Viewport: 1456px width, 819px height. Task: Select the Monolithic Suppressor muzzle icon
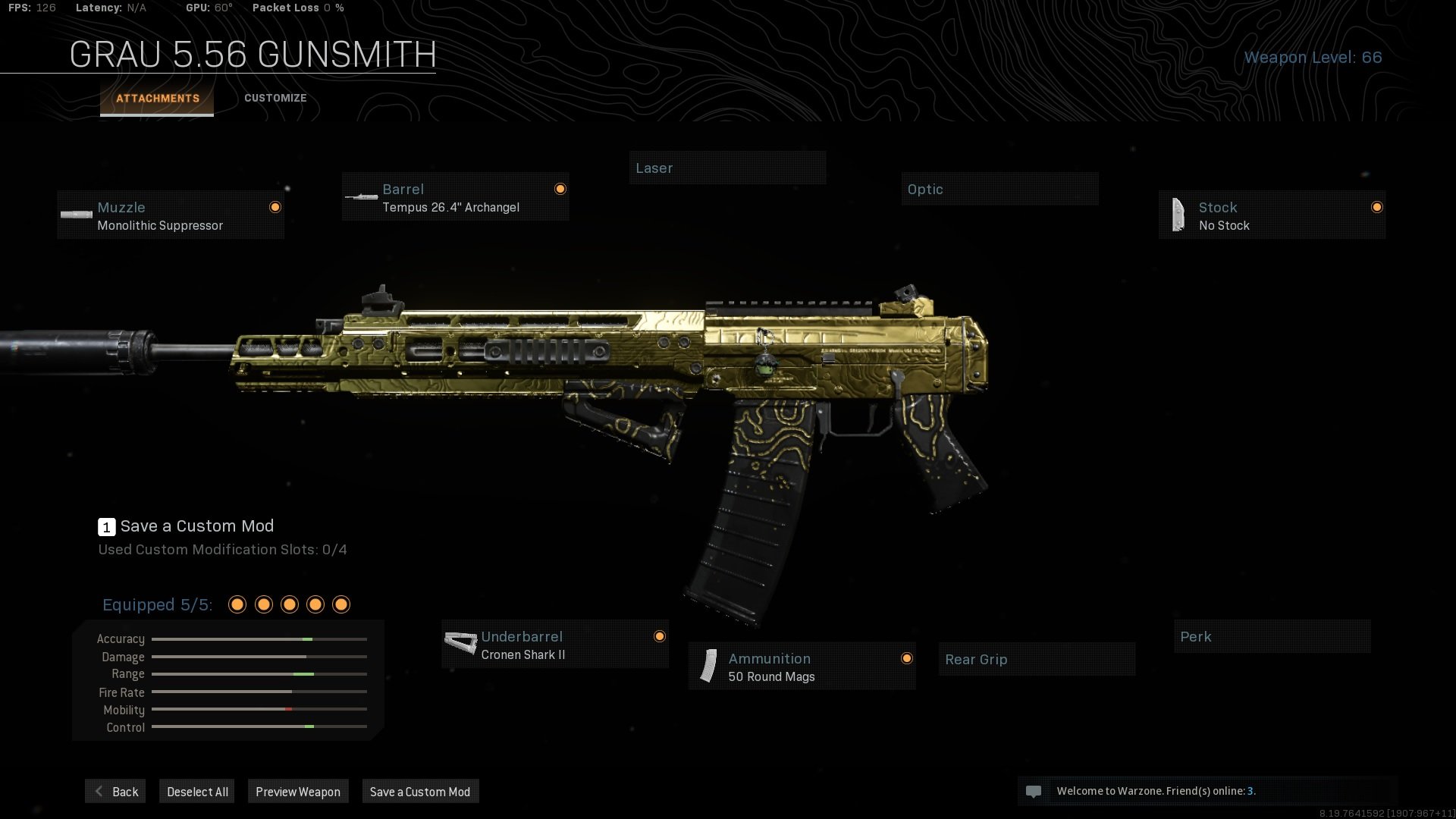point(77,215)
